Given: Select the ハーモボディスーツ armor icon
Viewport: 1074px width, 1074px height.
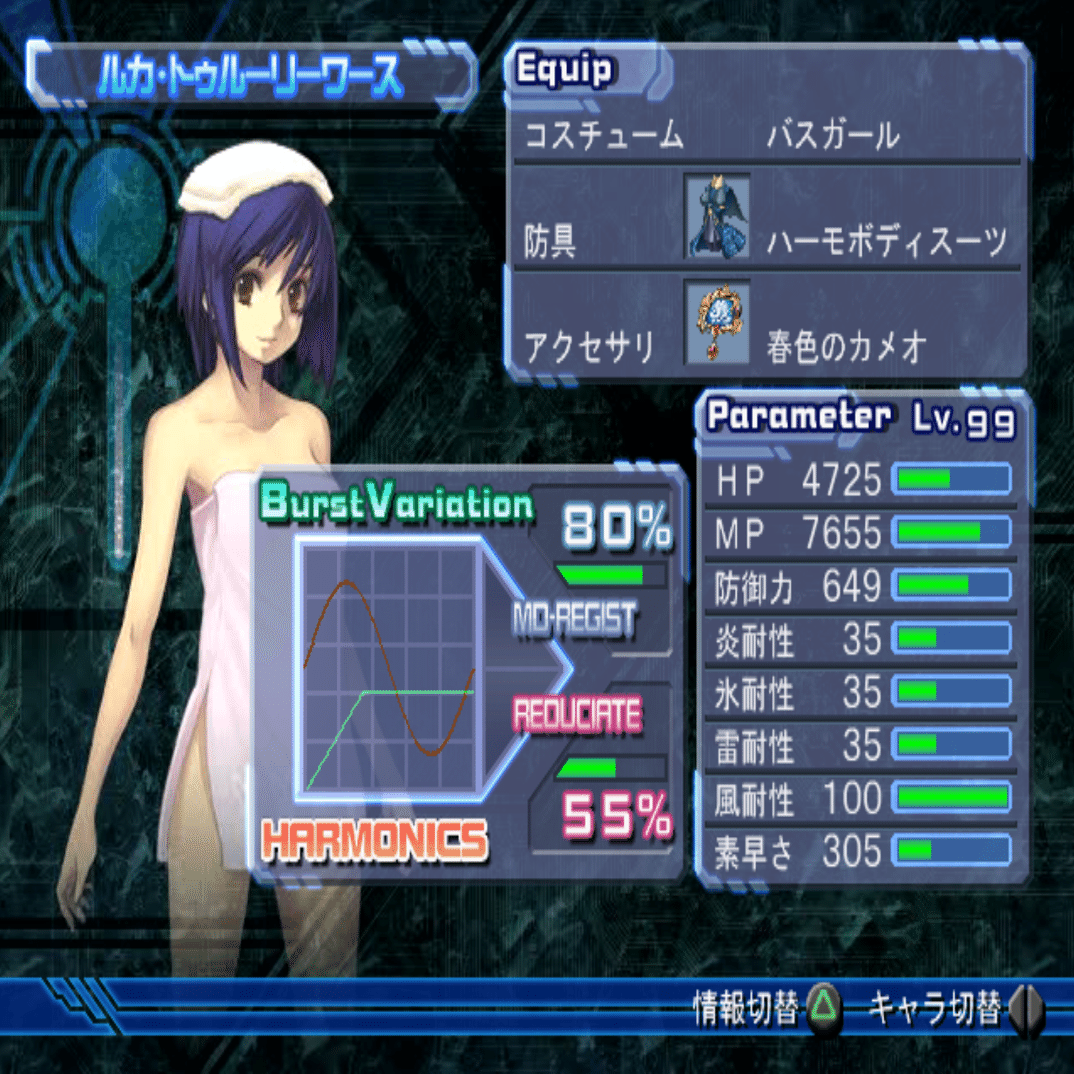Looking at the screenshot, I should (x=716, y=216).
